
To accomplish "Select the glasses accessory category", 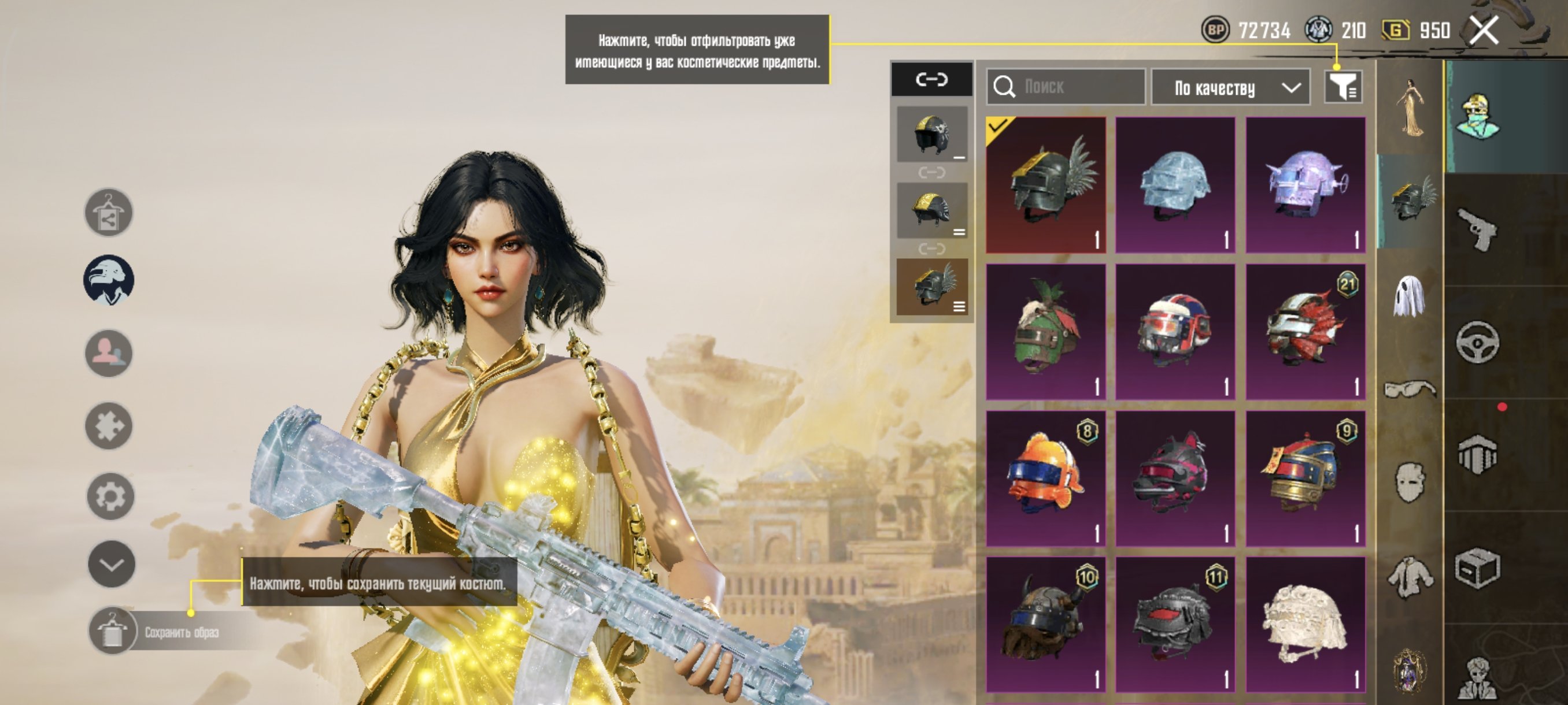I will (x=1410, y=389).
